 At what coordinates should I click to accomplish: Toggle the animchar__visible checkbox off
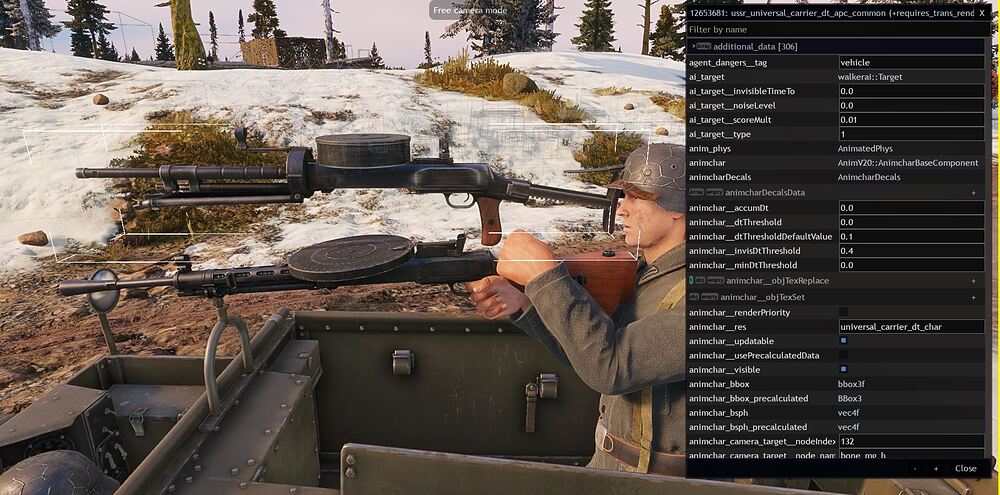coord(843,369)
